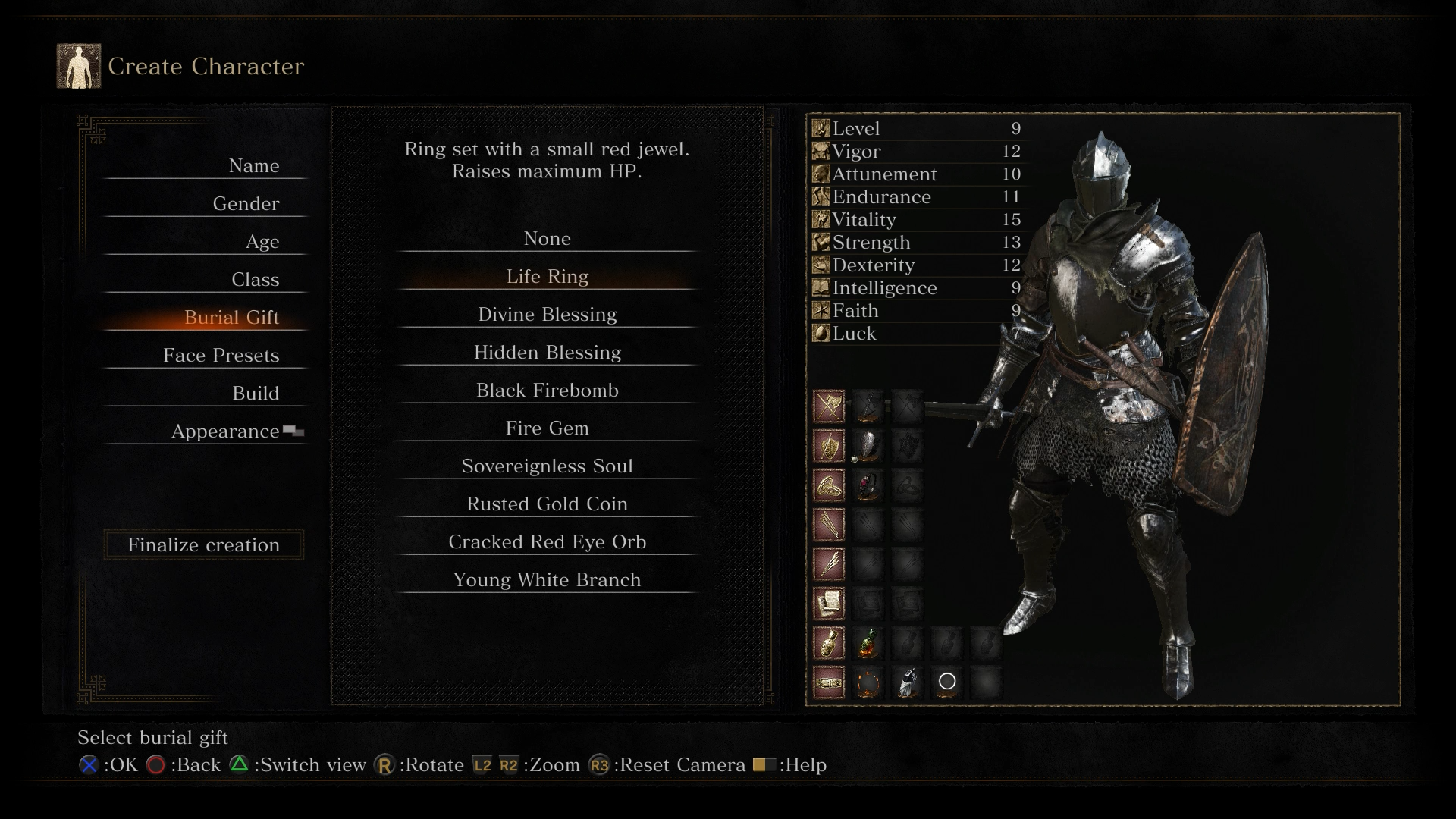
Task: Pick the Divine Blessing gift
Action: tap(547, 315)
